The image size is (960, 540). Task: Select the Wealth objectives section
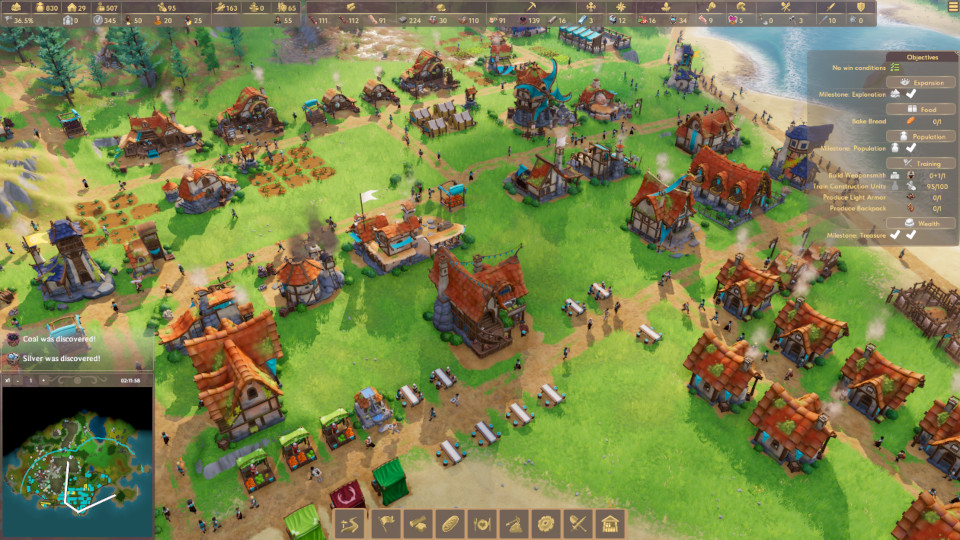922,223
